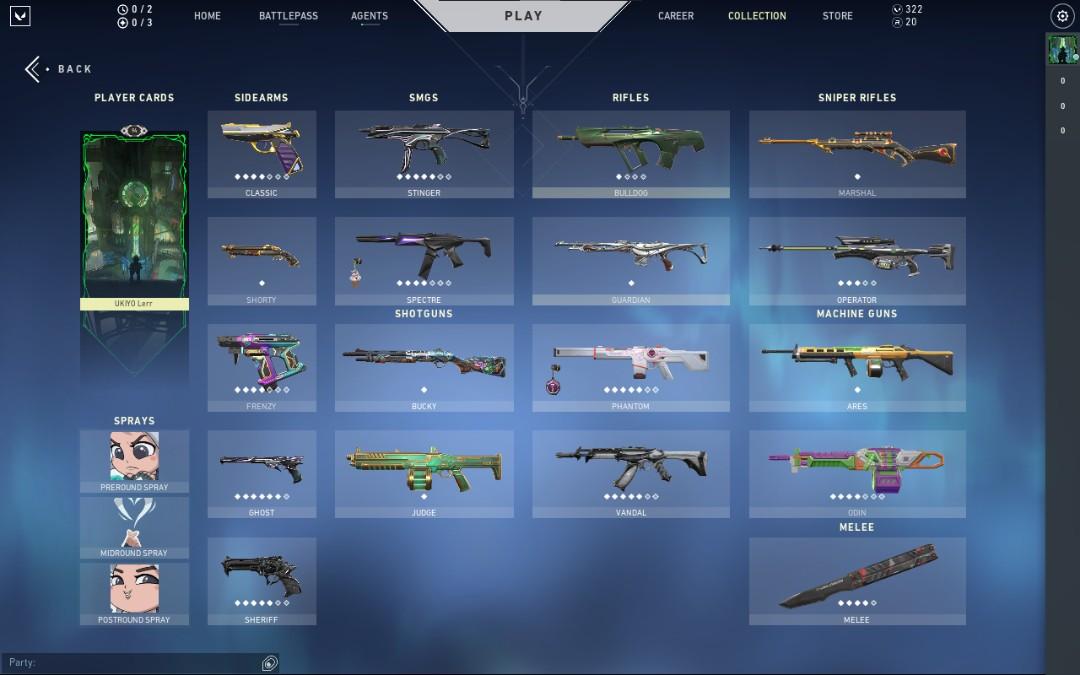Open settings with the gear icon
Screen dimensions: 1080x675
point(1062,16)
